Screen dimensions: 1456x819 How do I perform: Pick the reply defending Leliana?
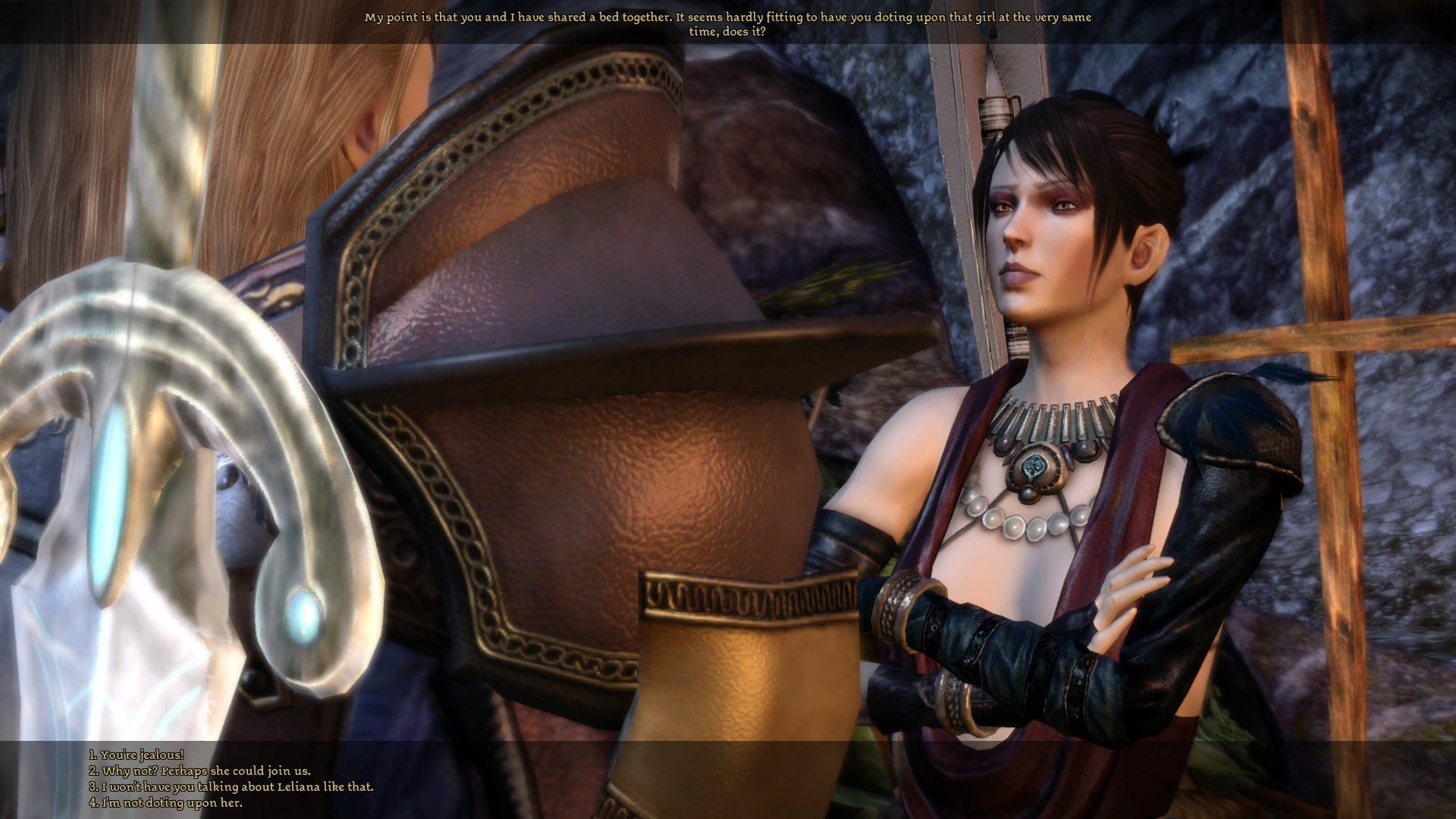(x=231, y=787)
